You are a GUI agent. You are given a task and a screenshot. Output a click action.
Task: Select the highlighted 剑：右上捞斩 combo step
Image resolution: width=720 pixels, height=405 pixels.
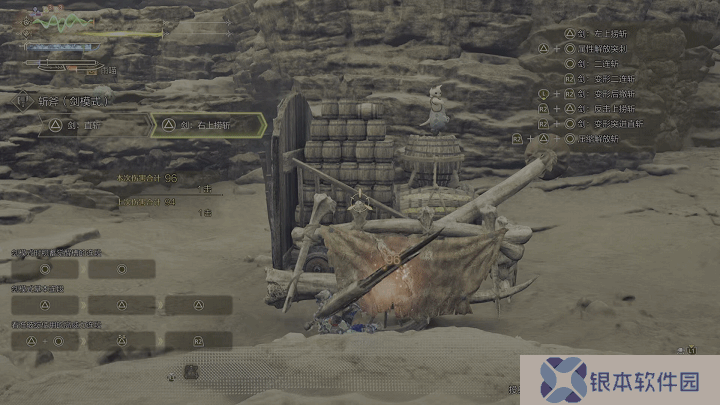tap(206, 125)
